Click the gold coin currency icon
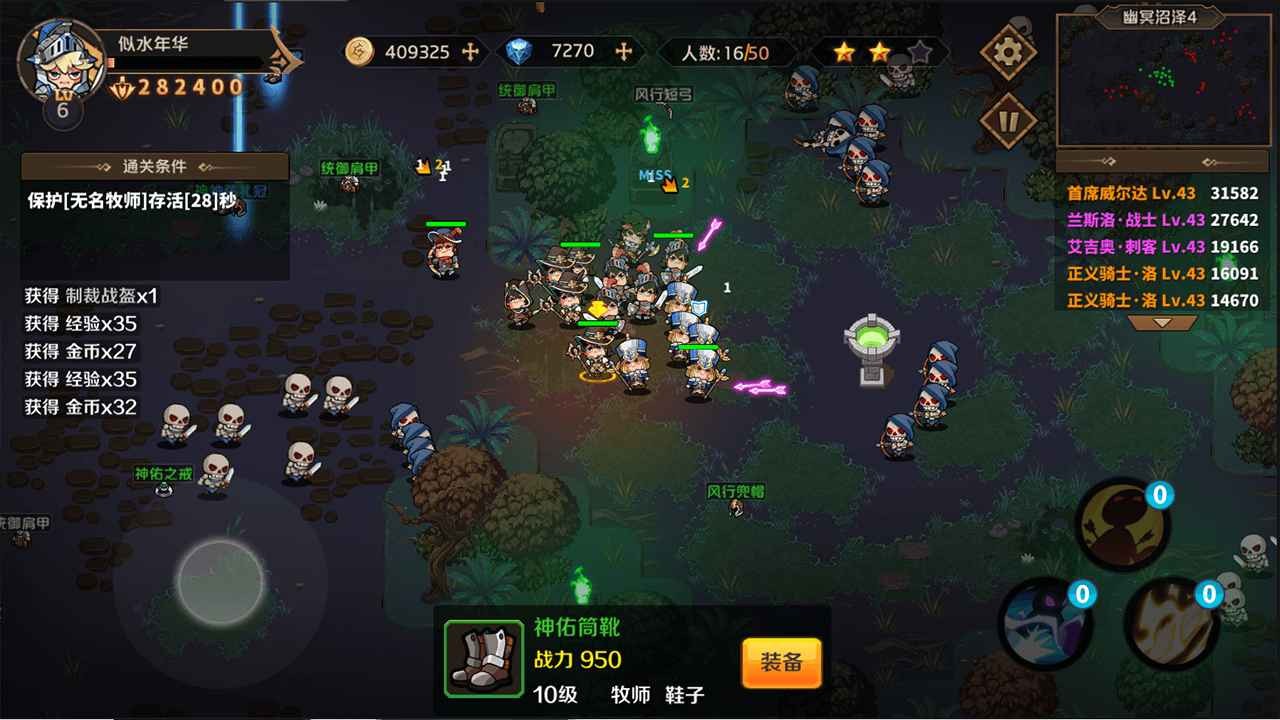1280x720 pixels. pos(360,51)
